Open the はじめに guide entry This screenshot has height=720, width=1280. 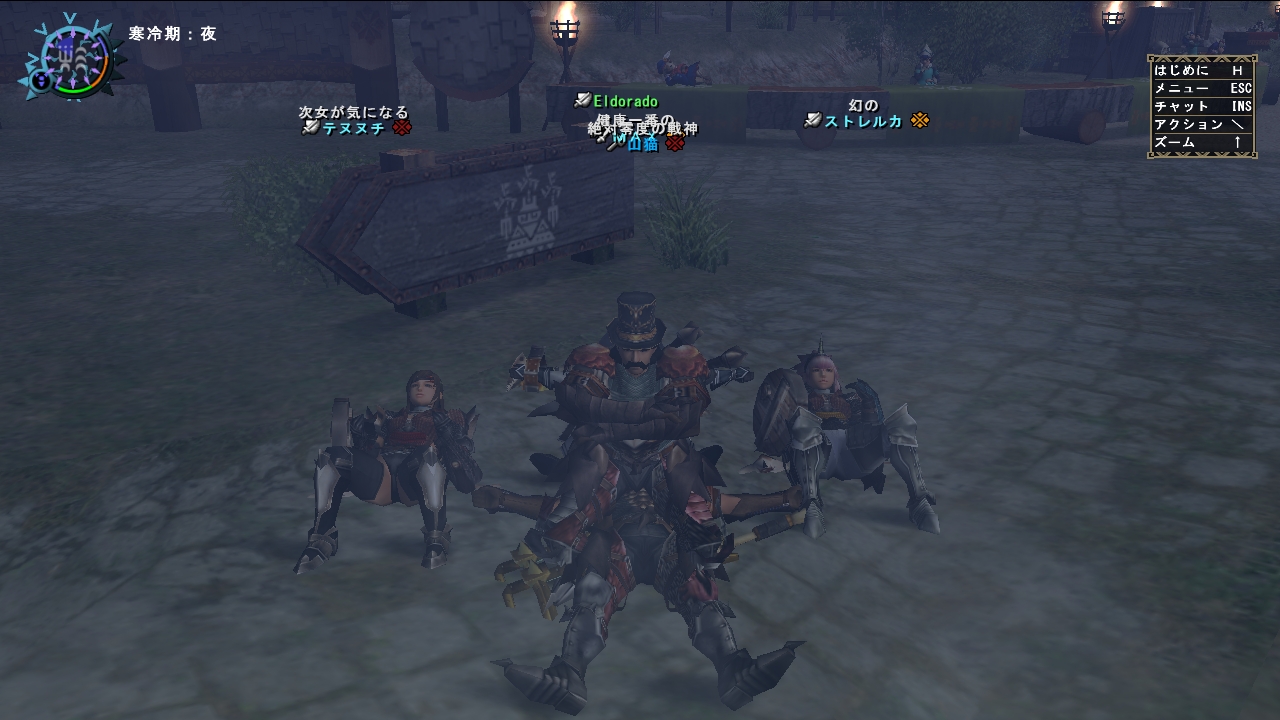pos(1201,71)
